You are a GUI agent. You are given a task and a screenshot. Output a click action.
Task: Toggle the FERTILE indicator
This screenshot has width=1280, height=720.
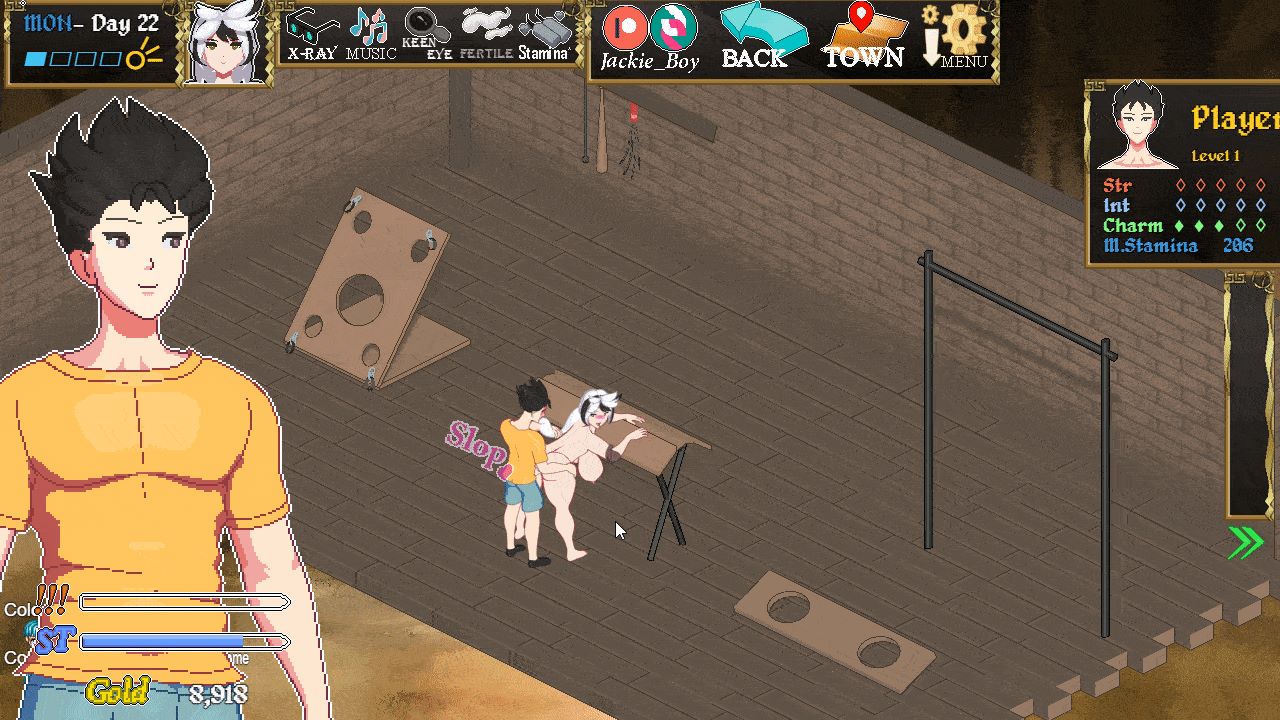(x=487, y=25)
